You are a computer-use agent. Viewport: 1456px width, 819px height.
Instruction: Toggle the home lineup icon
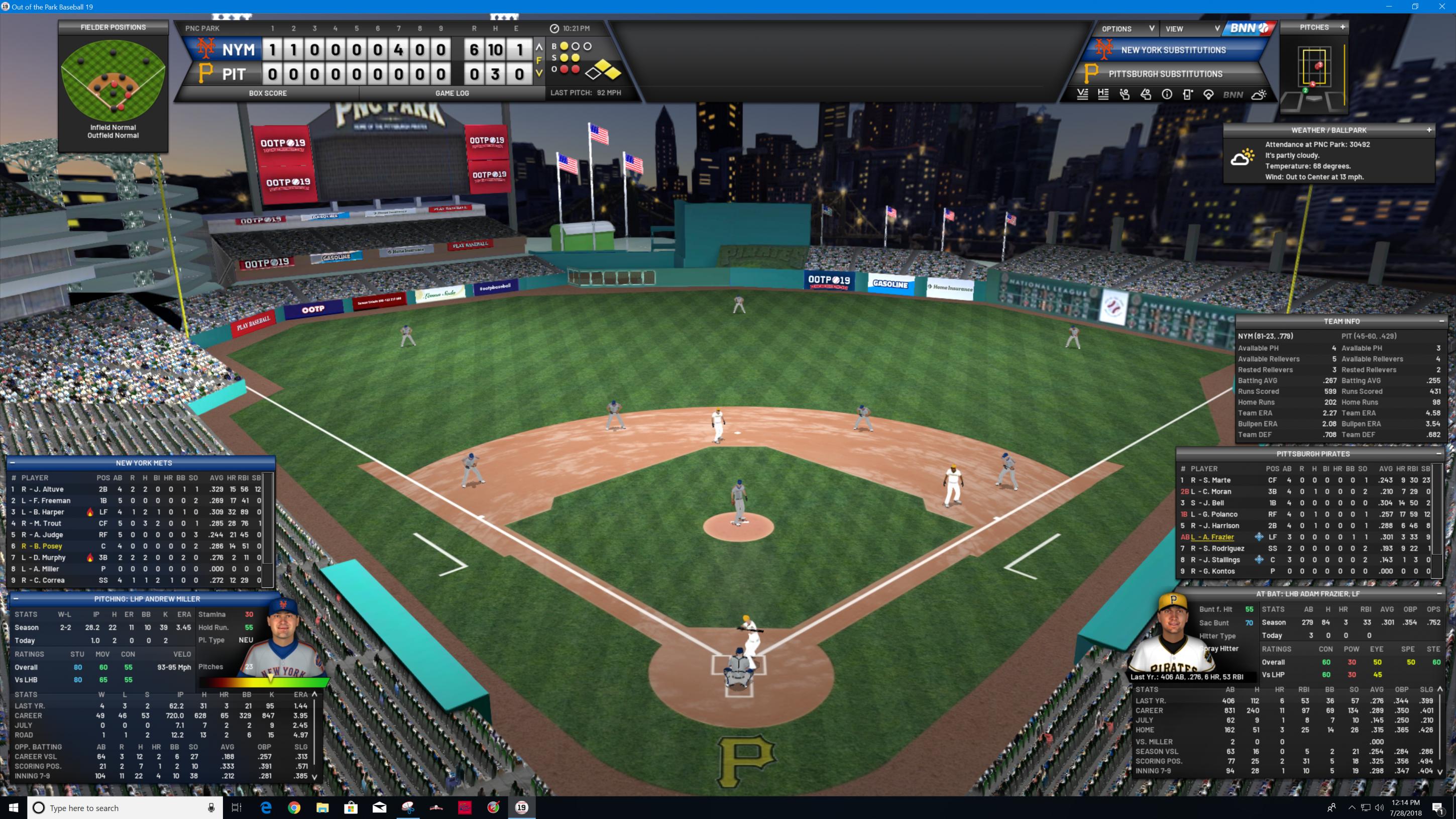tap(1103, 95)
